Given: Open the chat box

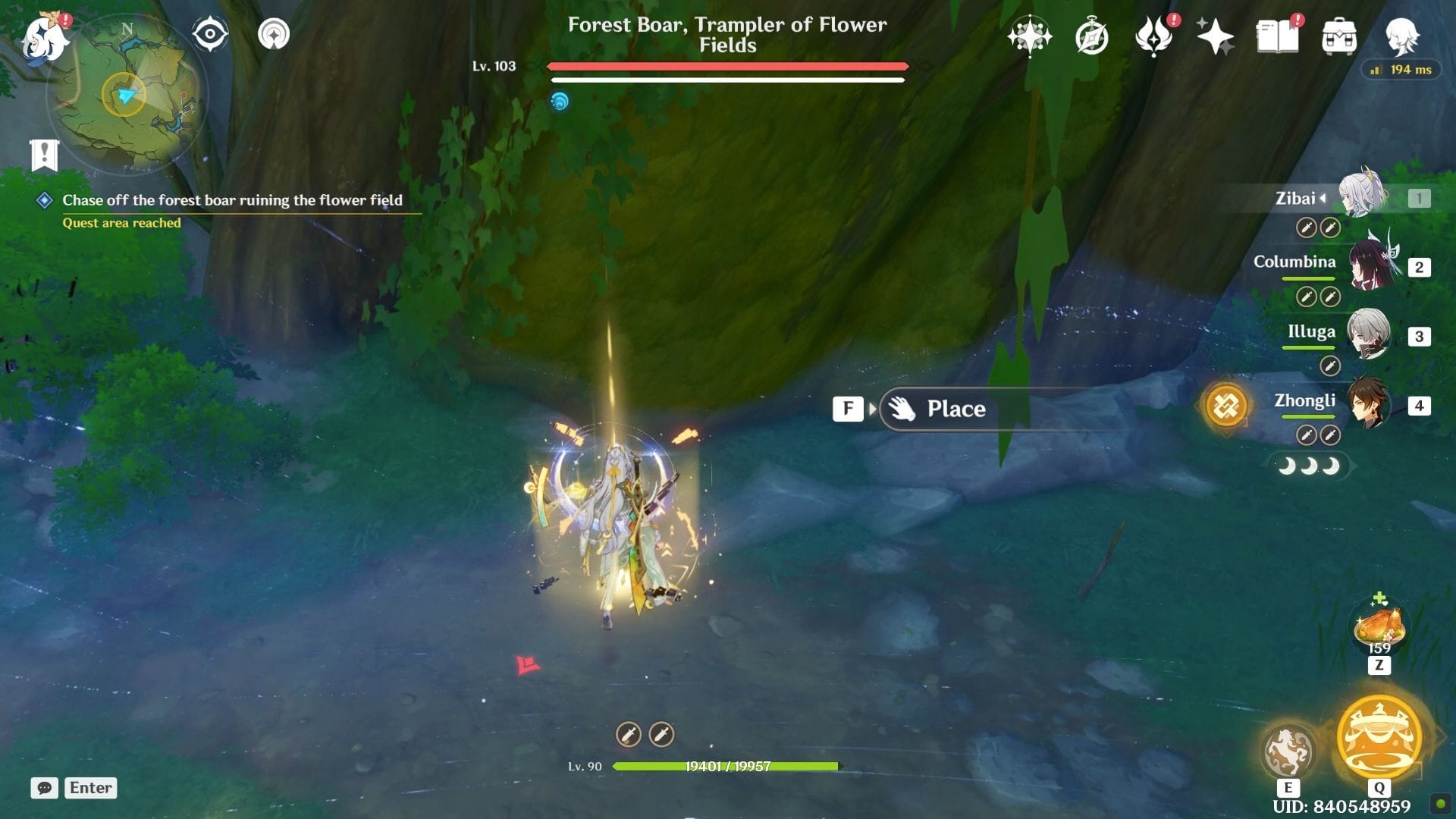Looking at the screenshot, I should point(45,788).
